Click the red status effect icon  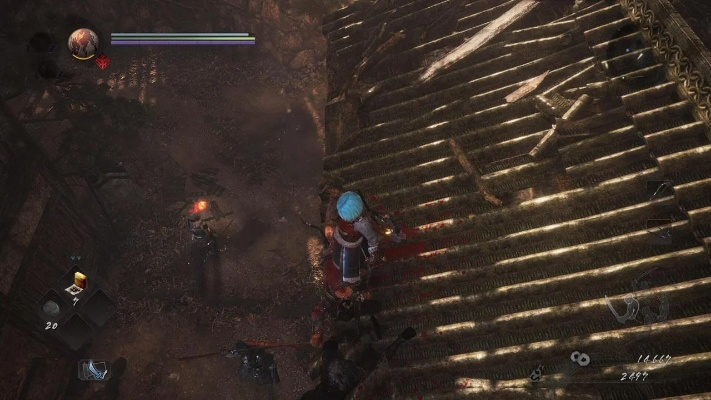(x=102, y=62)
